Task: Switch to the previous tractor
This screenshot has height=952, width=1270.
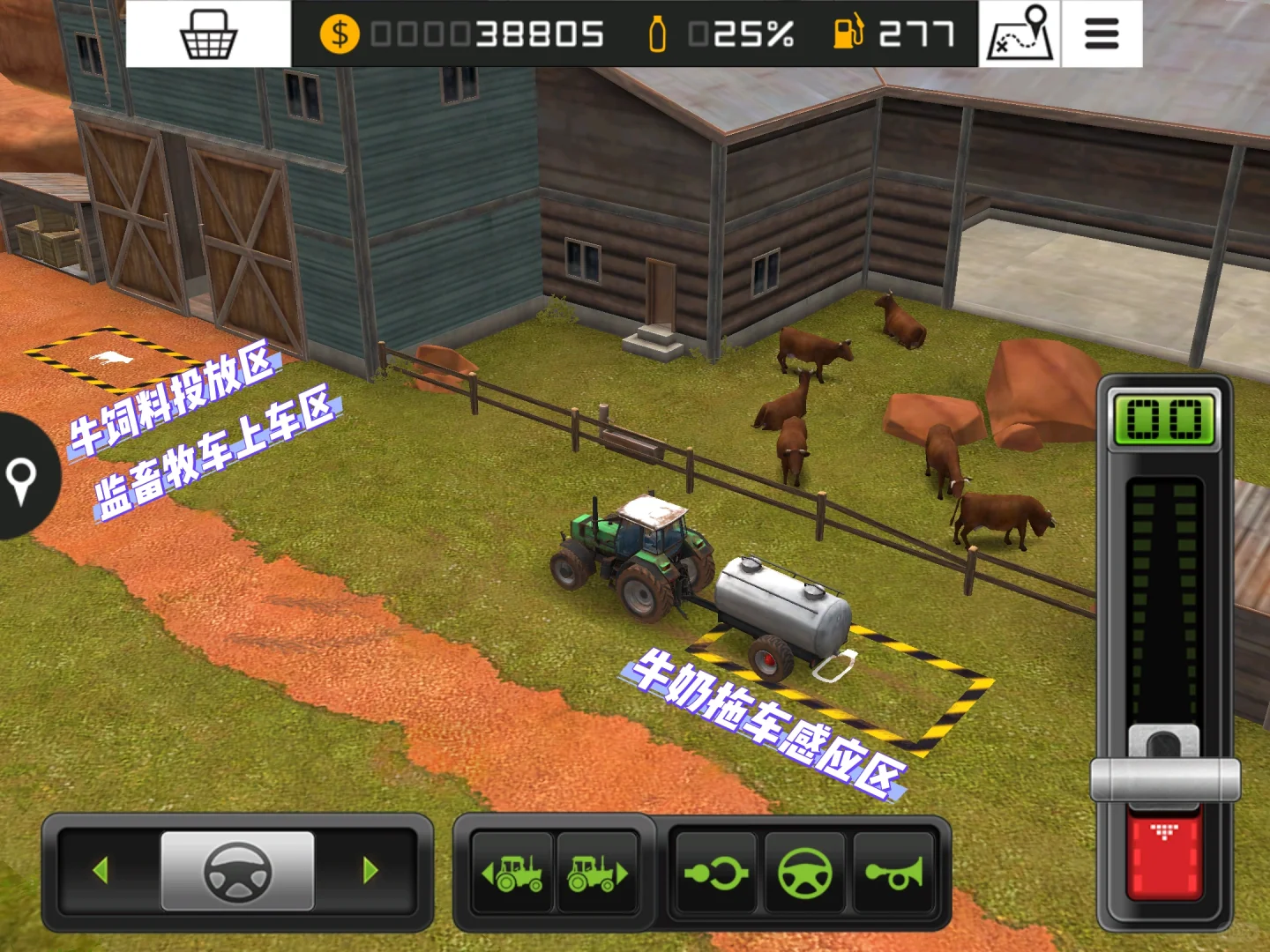Action: click(x=512, y=873)
